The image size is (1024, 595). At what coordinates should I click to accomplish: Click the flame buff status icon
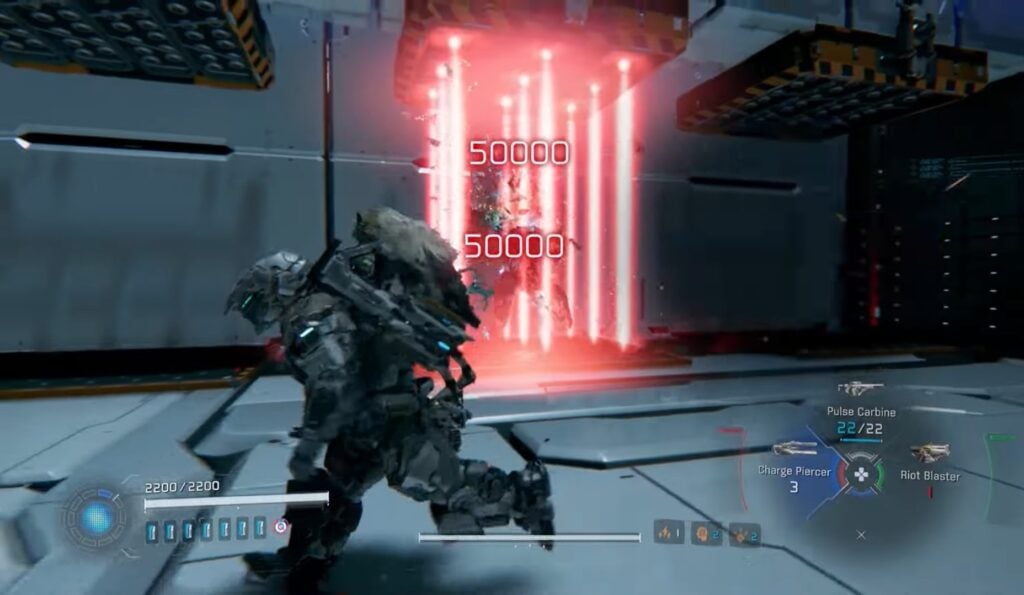tap(667, 532)
